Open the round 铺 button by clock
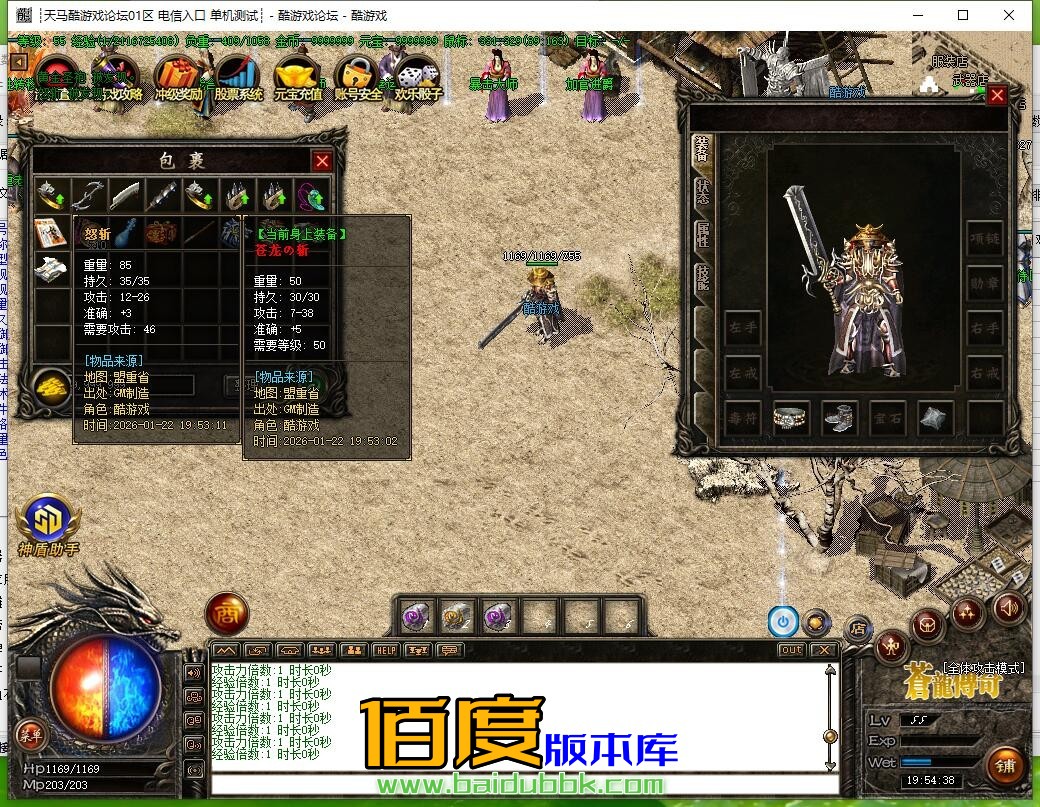This screenshot has height=807, width=1040. [x=1005, y=766]
